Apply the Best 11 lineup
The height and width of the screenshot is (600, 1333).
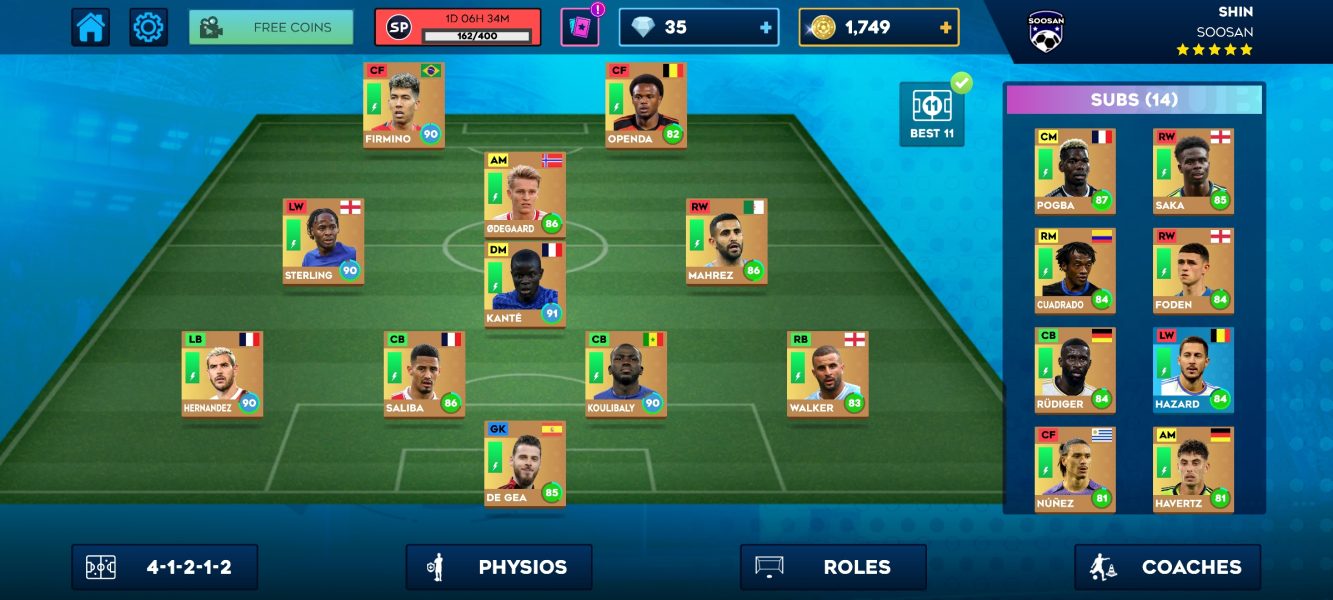tap(932, 114)
